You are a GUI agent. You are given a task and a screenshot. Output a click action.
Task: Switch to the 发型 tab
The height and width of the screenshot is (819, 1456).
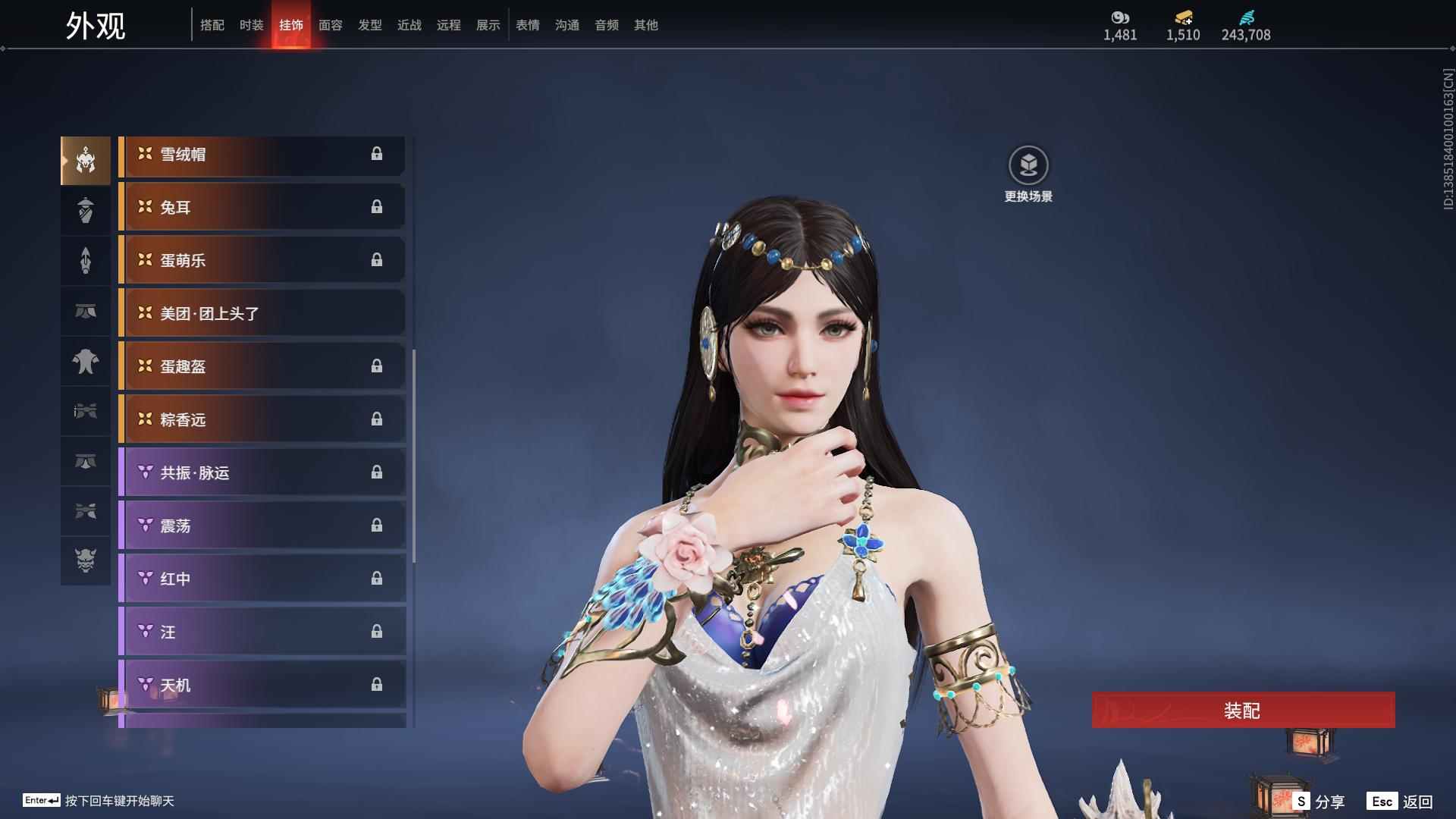tap(369, 25)
